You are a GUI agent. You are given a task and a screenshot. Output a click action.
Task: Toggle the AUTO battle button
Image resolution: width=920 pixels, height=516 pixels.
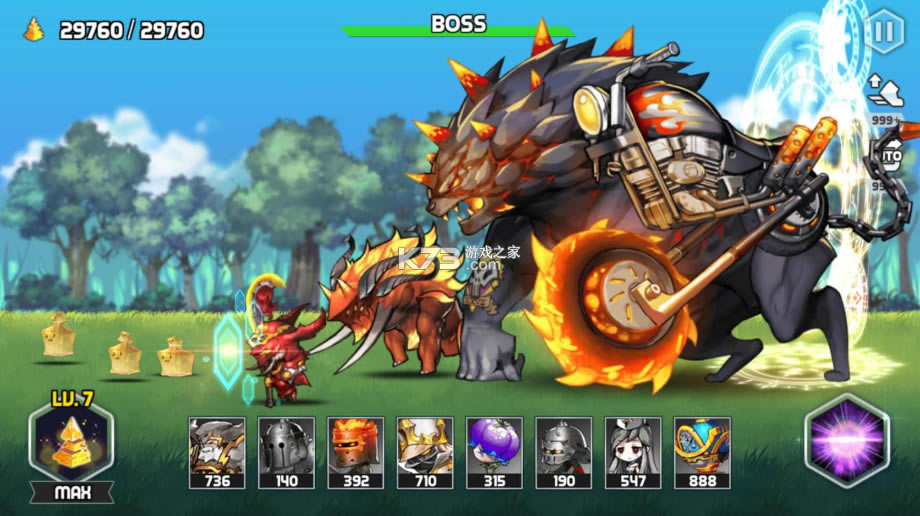(887, 156)
